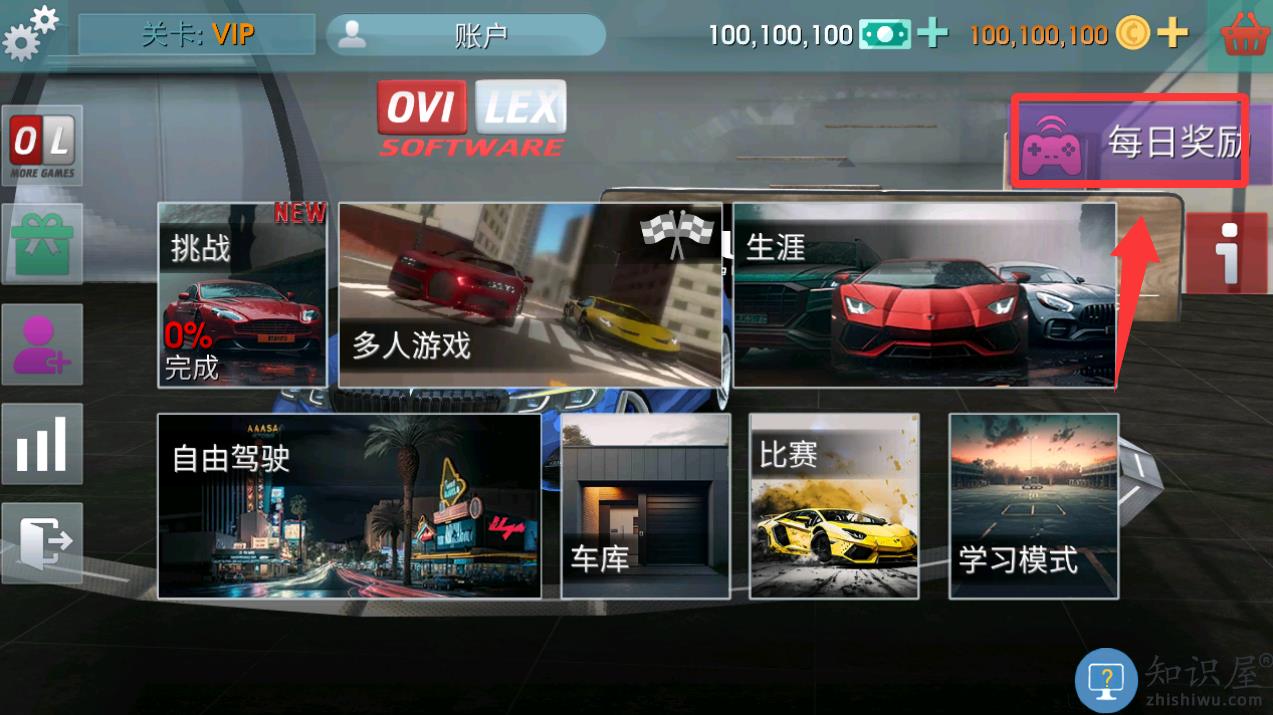
Task: Start 多人游戏 multiplayer mode
Action: pyautogui.click(x=530, y=295)
